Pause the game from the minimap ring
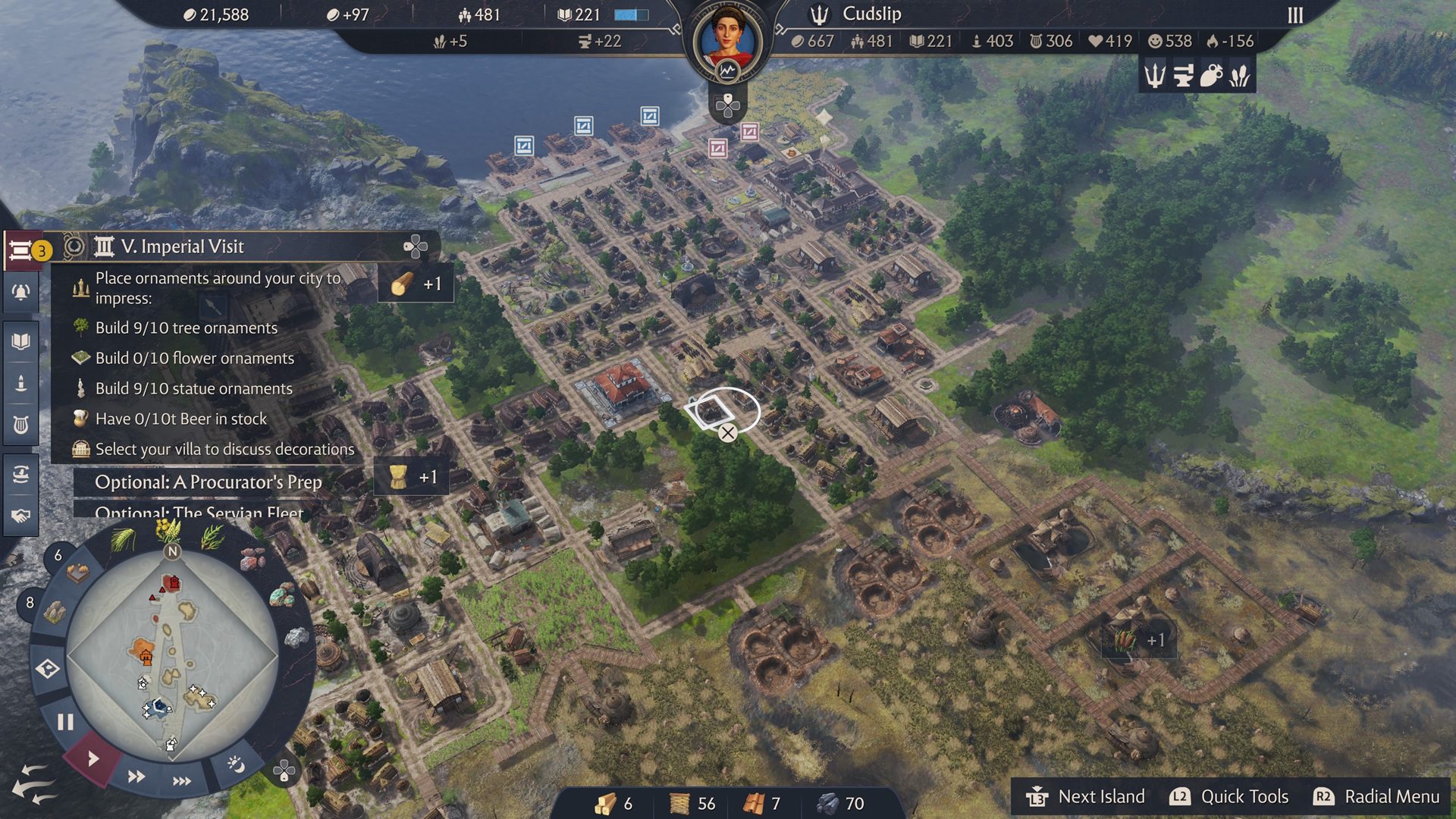1456x819 pixels. tap(64, 722)
